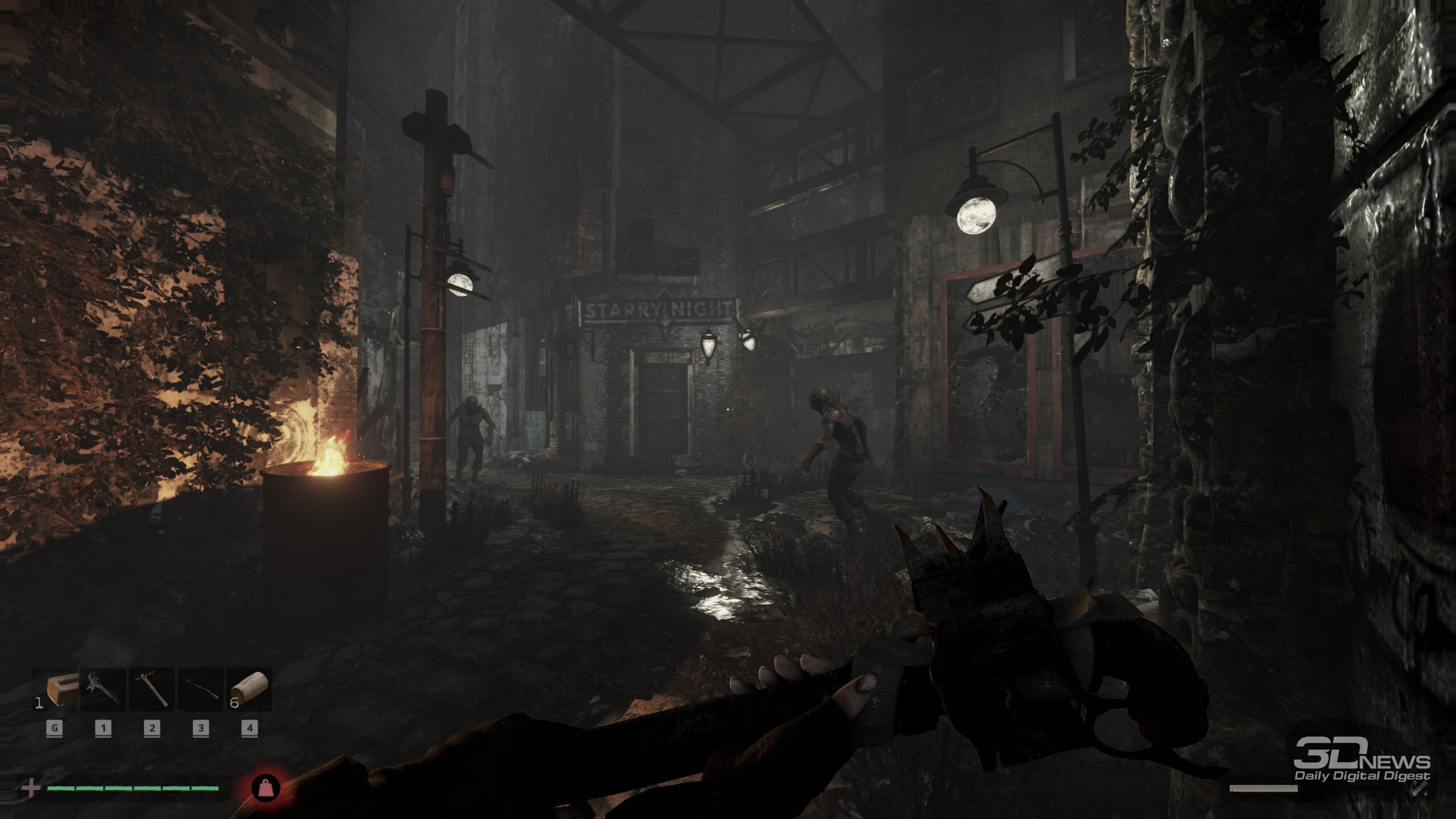Choose the pickaxe hotbar slot

[152, 690]
